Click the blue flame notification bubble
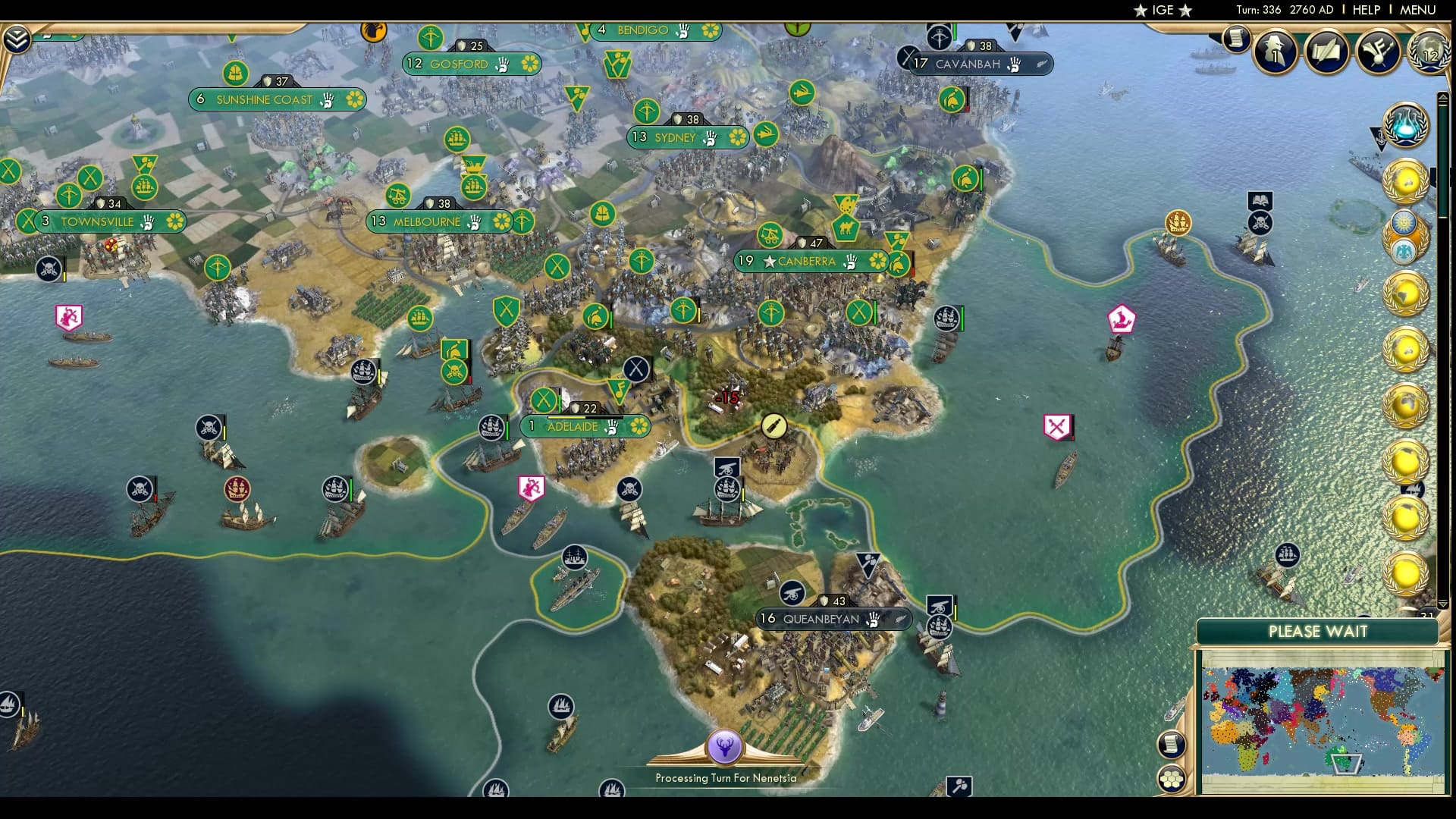This screenshot has height=819, width=1456. pyautogui.click(x=1406, y=126)
